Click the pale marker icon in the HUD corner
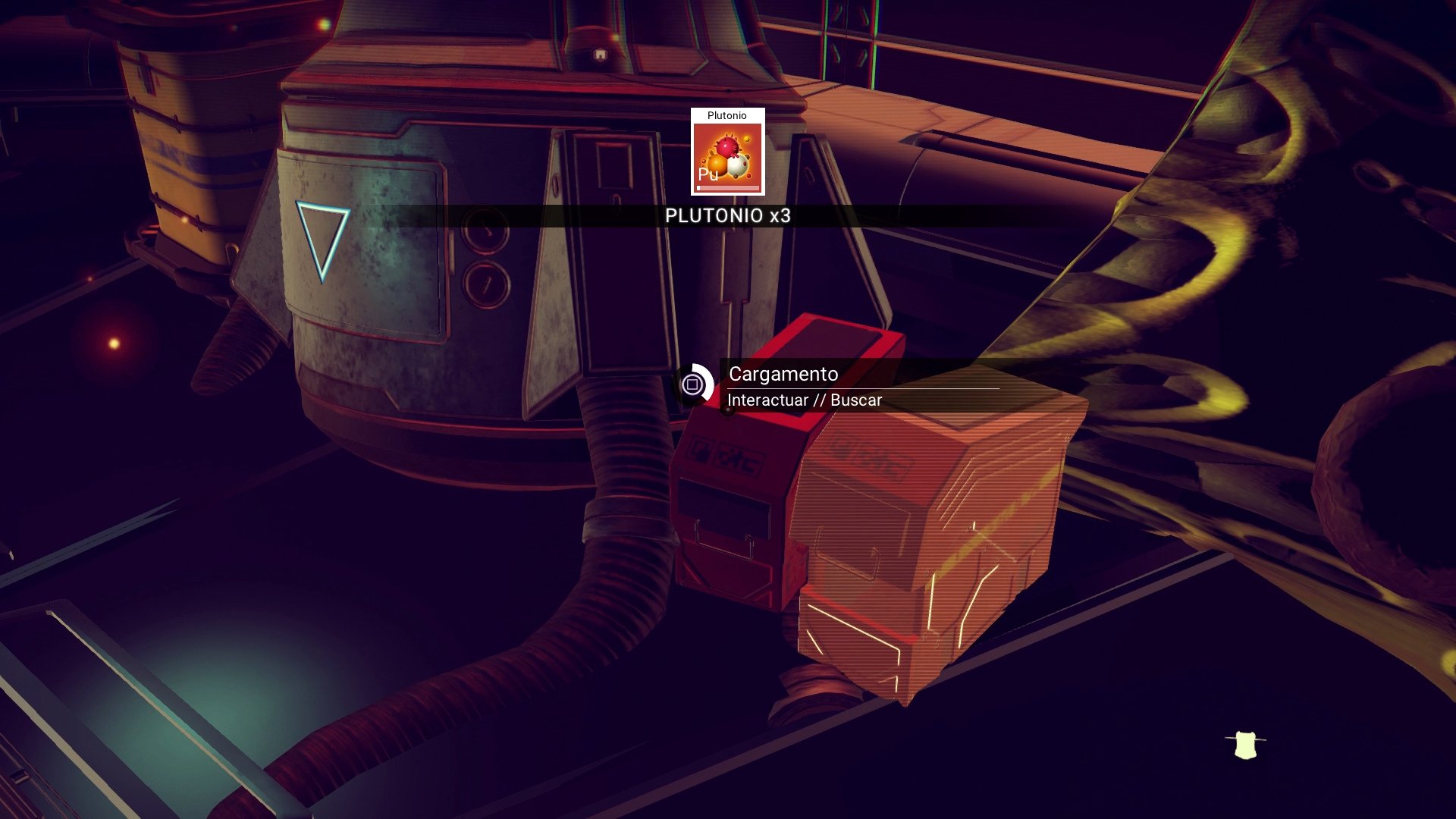This screenshot has height=819, width=1456. click(1245, 745)
